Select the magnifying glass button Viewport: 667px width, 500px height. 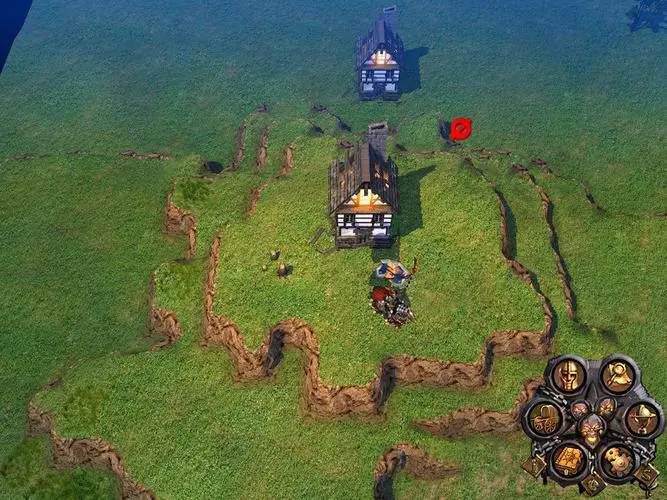(x=620, y=376)
